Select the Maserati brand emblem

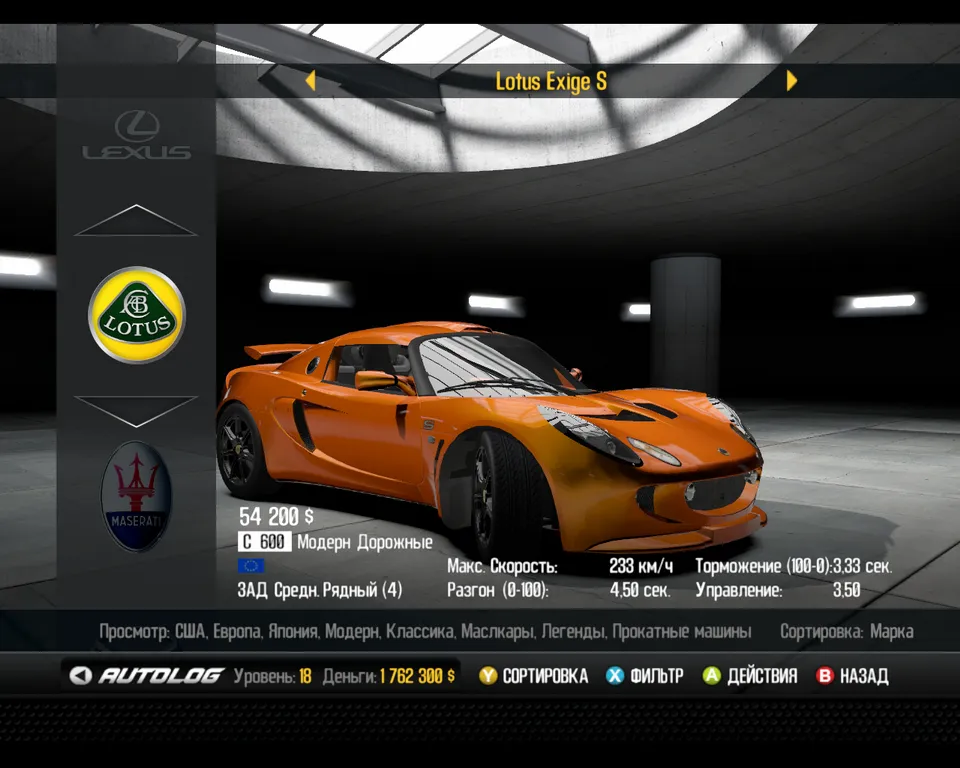[136, 495]
